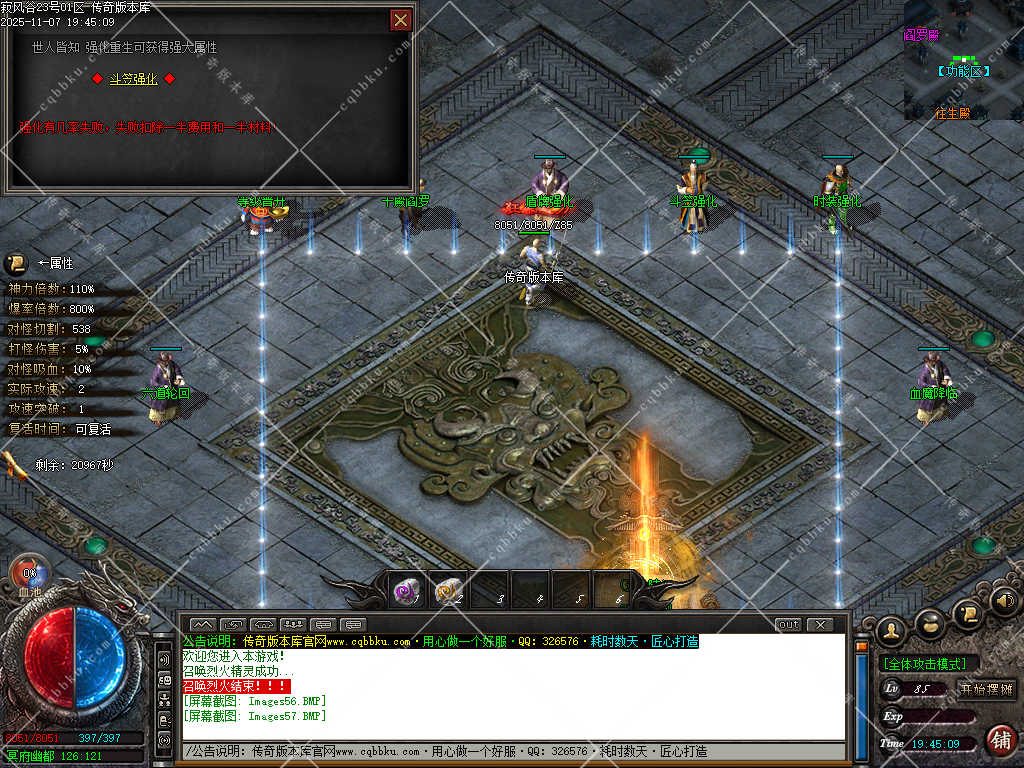The width and height of the screenshot is (1024, 768).
Task: Select the first chat channel tab button
Action: point(202,625)
